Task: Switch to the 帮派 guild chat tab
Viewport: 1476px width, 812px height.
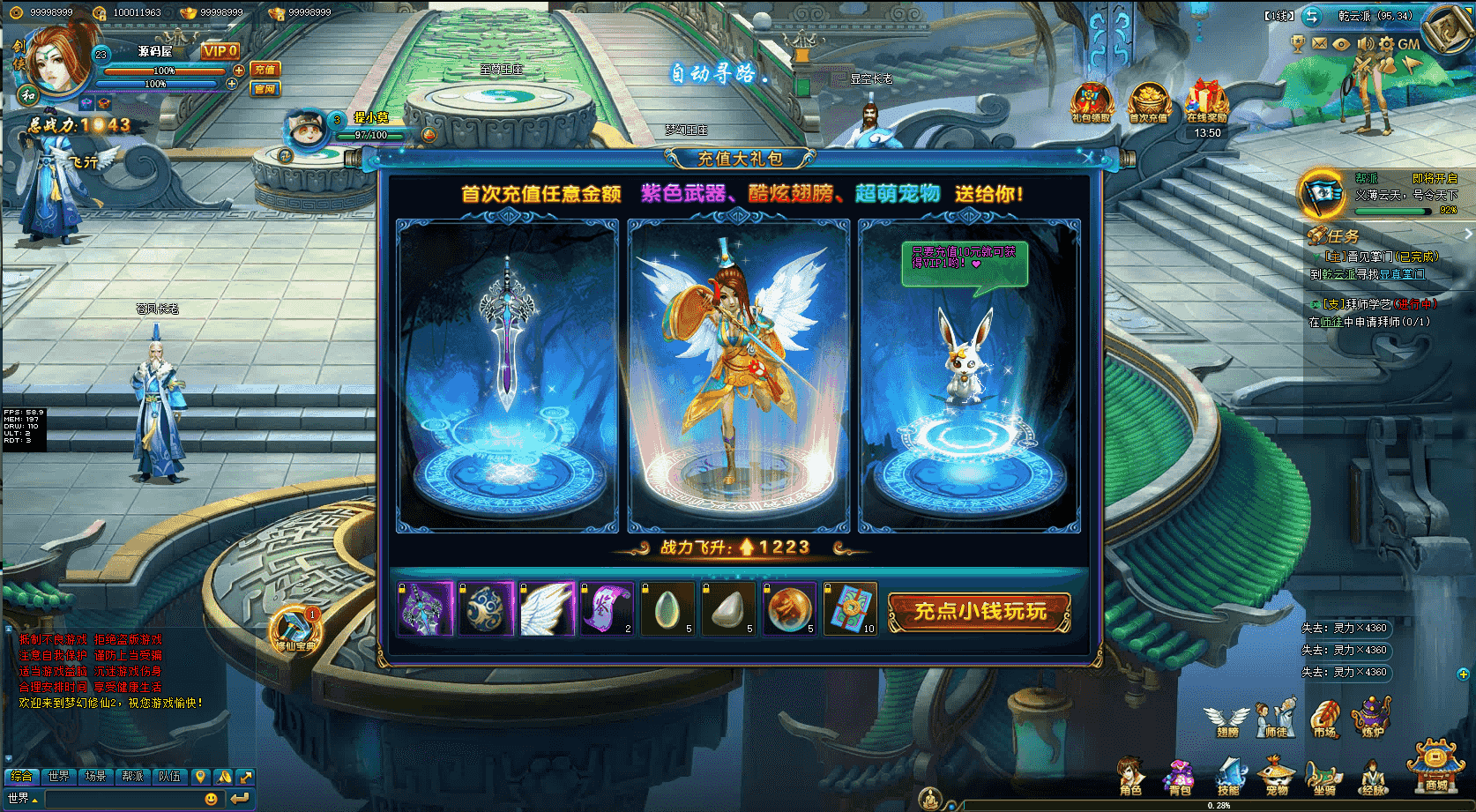Action: coord(132,777)
